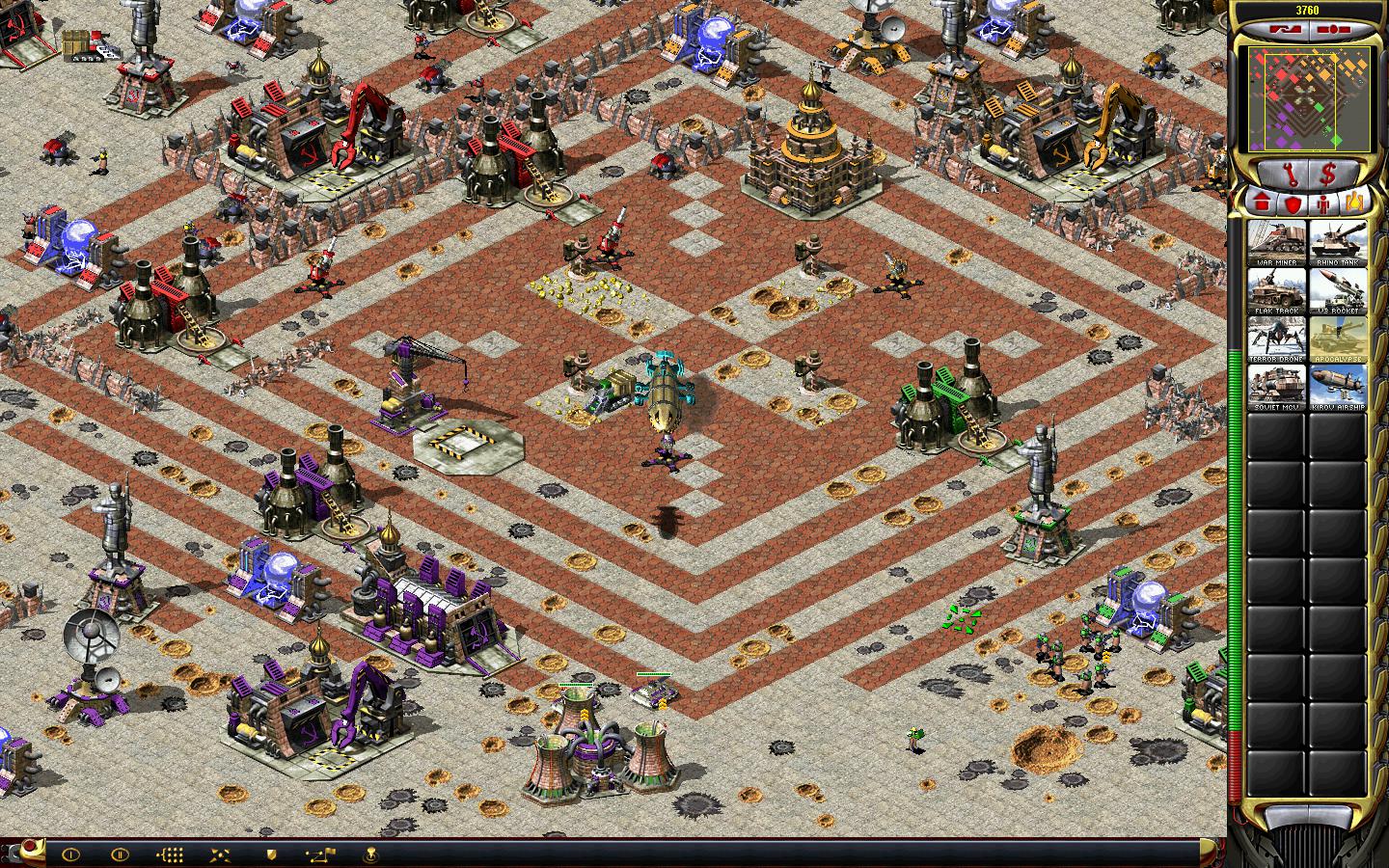This screenshot has width=1389, height=868.
Task: Select the Flak Track build icon
Action: tap(1276, 290)
